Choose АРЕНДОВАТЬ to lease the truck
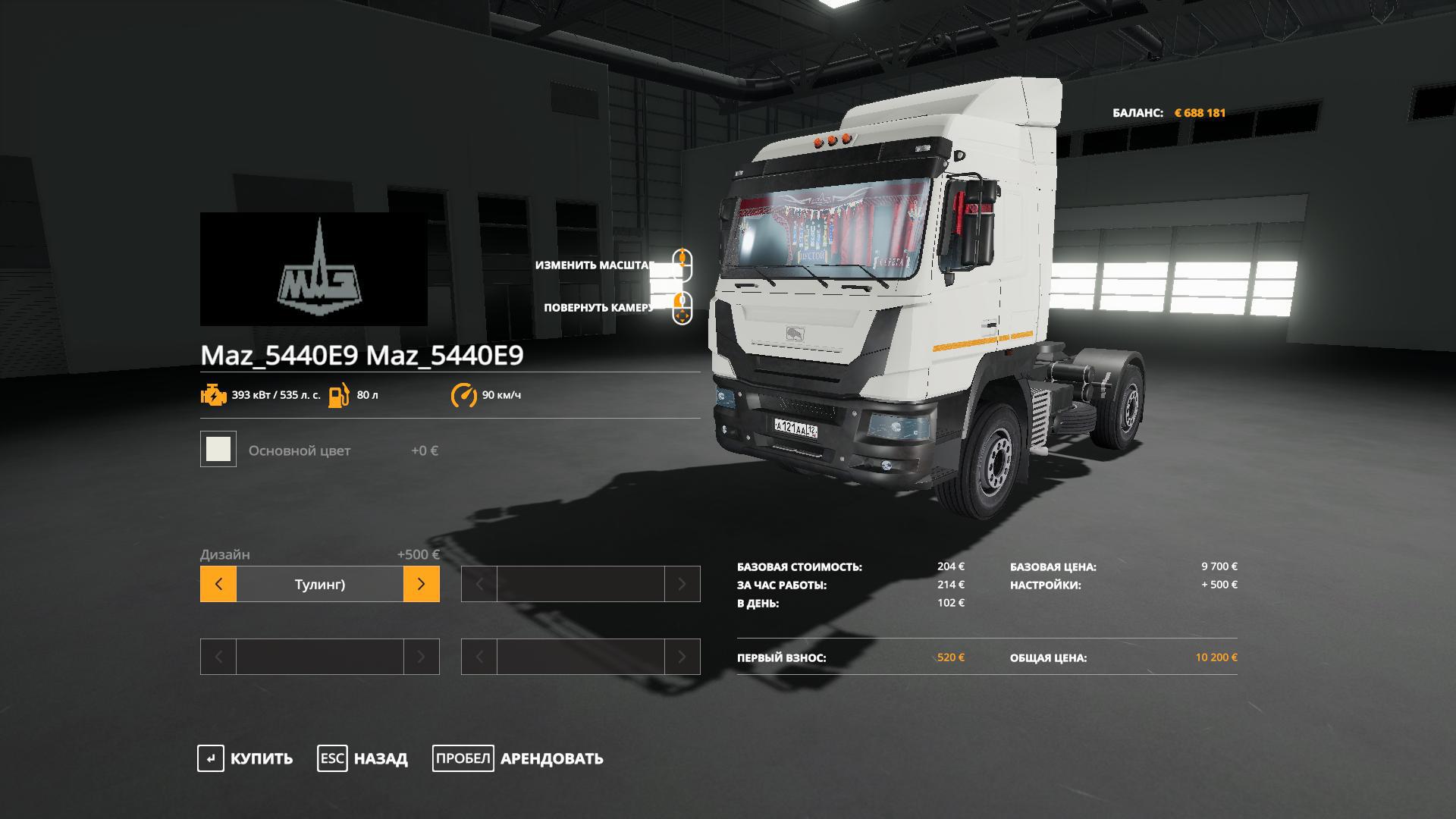 coord(518,758)
